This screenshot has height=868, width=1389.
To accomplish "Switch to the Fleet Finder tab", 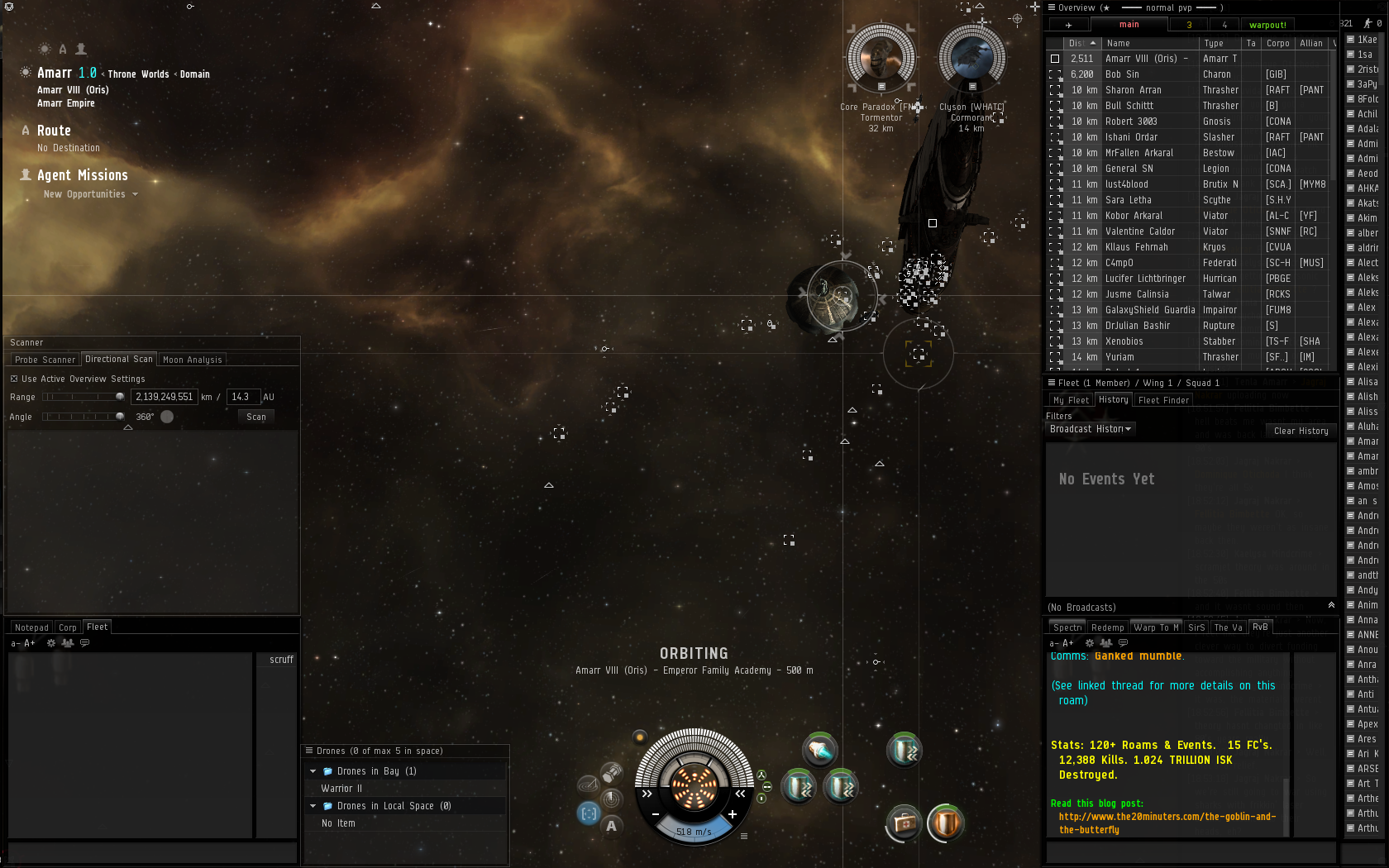I will coord(1163,400).
